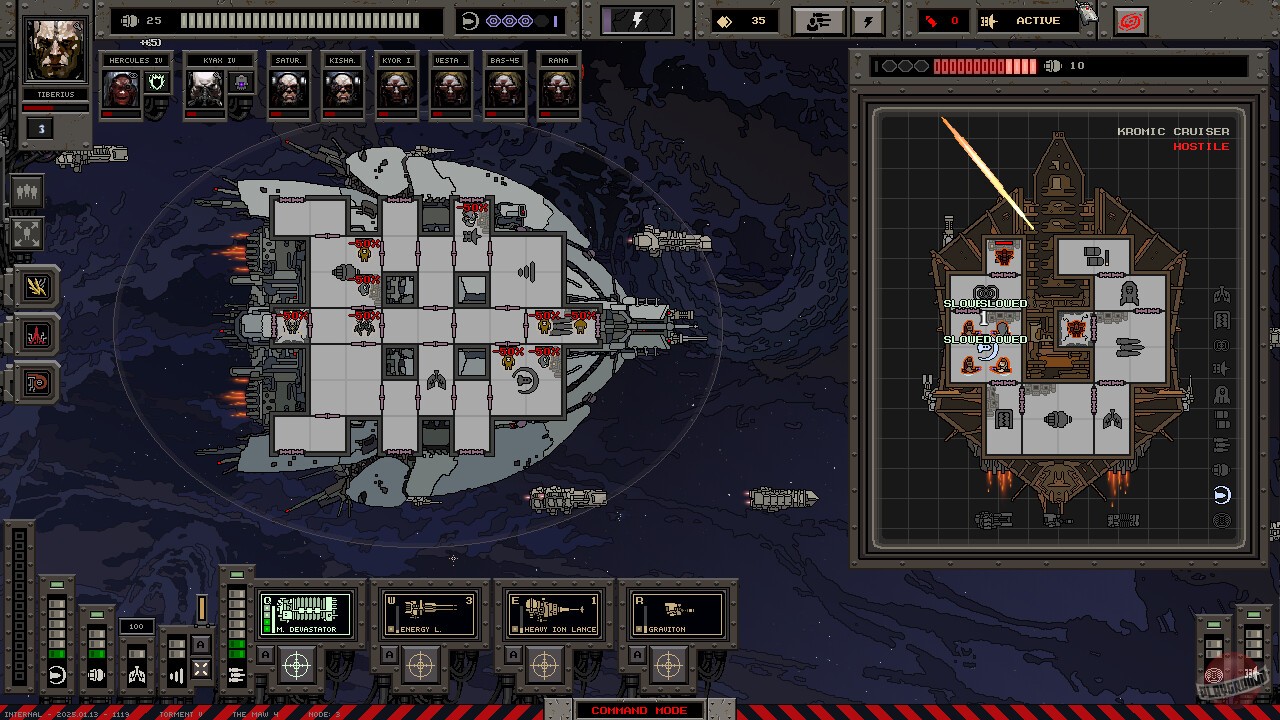This screenshot has height=720, width=1280.
Task: Click the expand arrows button on left sidebar
Action: pos(27,234)
